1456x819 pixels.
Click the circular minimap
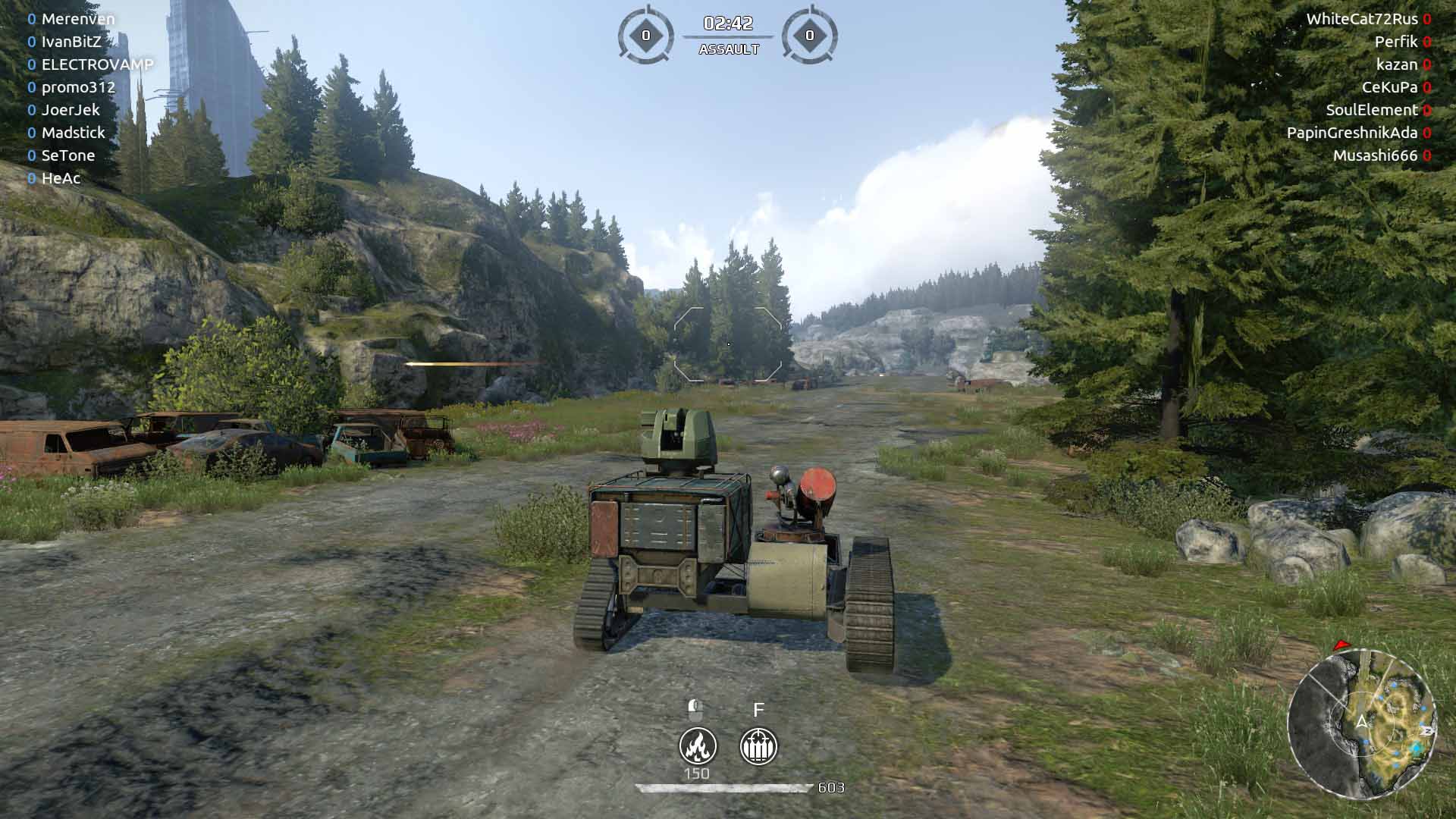pyautogui.click(x=1362, y=723)
